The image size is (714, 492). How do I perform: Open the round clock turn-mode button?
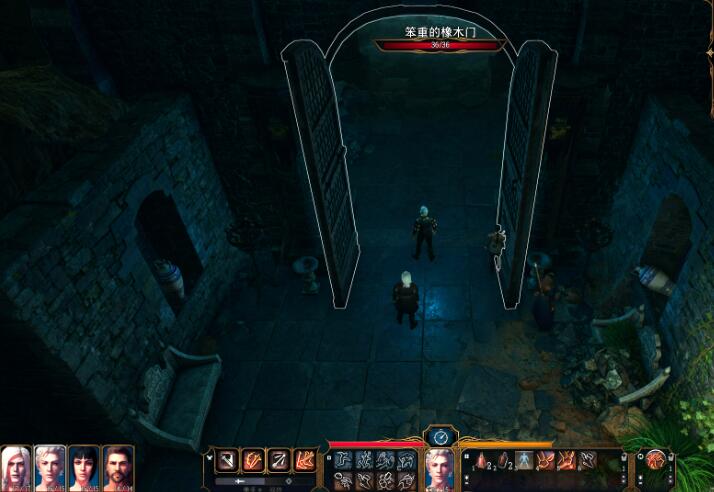441,436
